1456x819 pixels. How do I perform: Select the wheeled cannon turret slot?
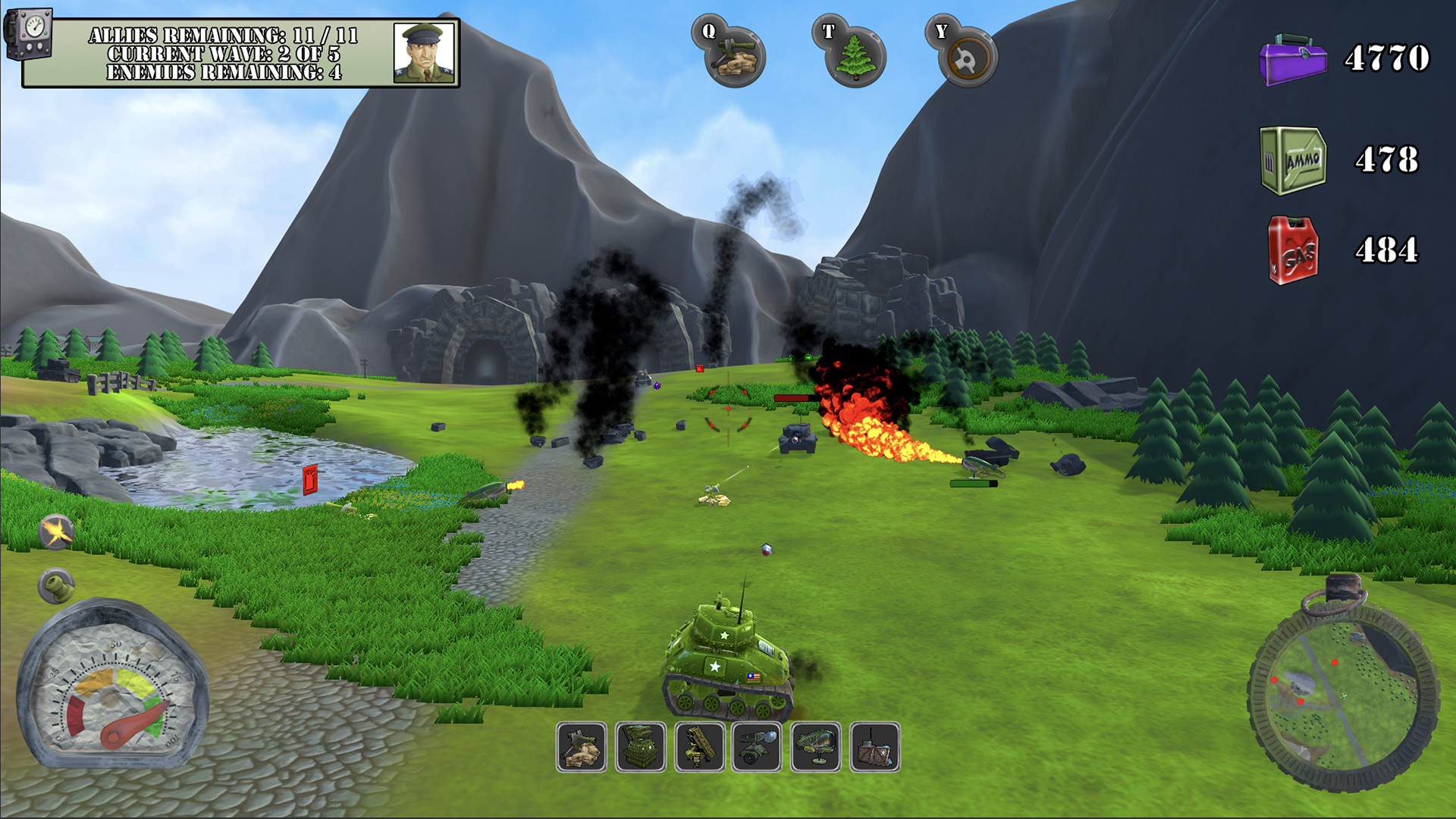757,747
